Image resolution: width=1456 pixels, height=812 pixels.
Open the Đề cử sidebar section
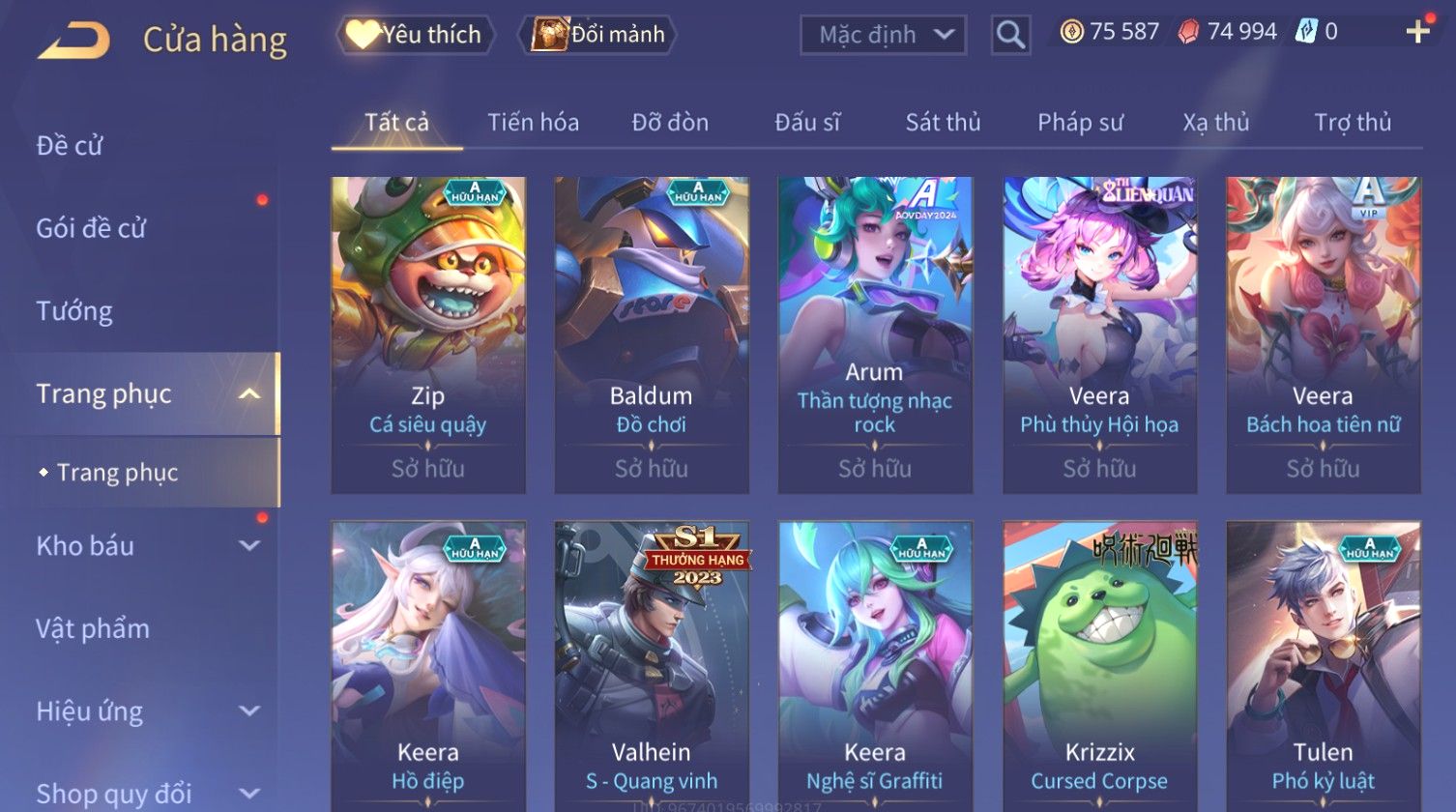click(x=70, y=146)
